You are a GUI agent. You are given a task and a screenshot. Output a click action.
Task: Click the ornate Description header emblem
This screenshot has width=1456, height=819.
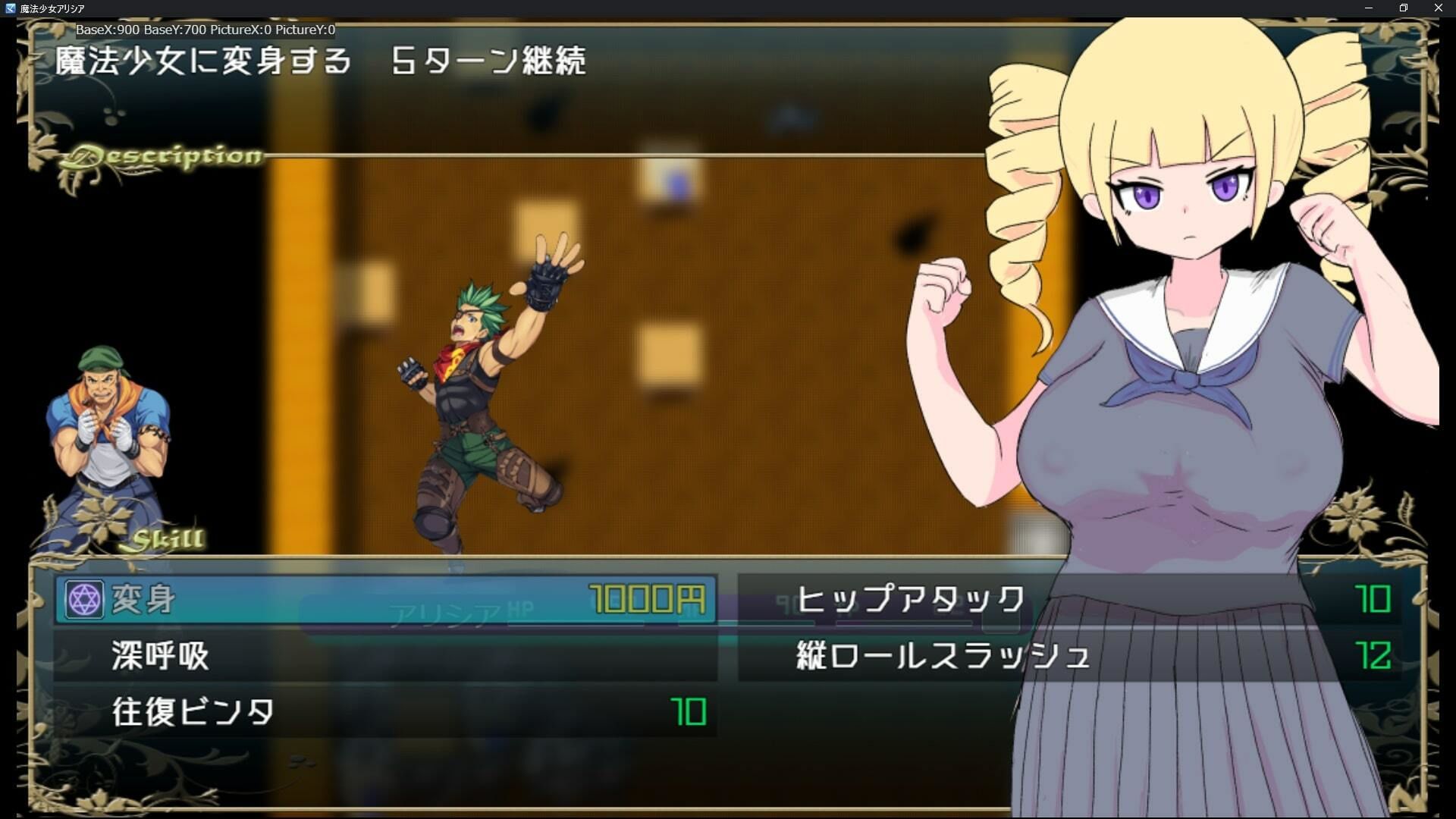coord(159,155)
